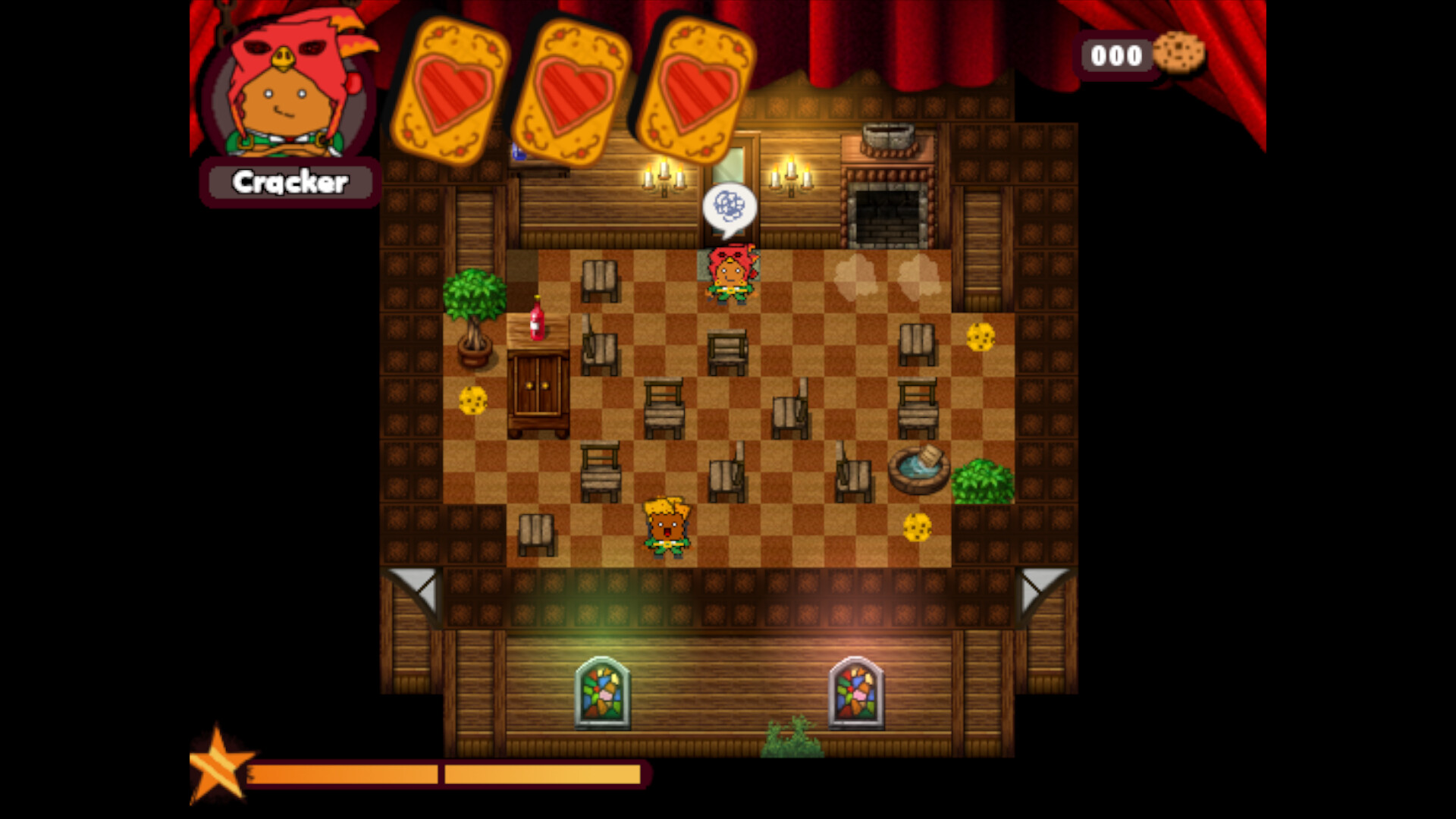Click the confused speech bubble

[730, 206]
